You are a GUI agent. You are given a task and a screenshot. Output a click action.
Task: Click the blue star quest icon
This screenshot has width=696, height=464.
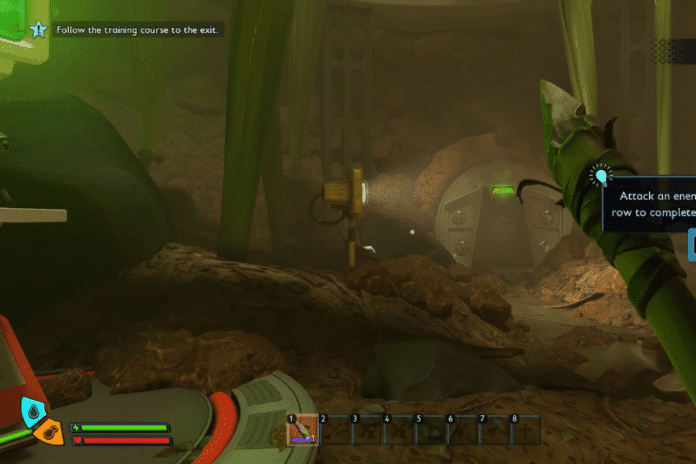[x=39, y=30]
